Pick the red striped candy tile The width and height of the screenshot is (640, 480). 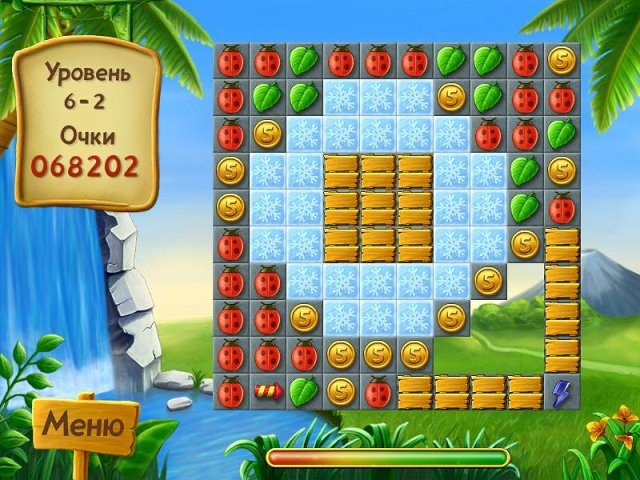click(x=267, y=391)
